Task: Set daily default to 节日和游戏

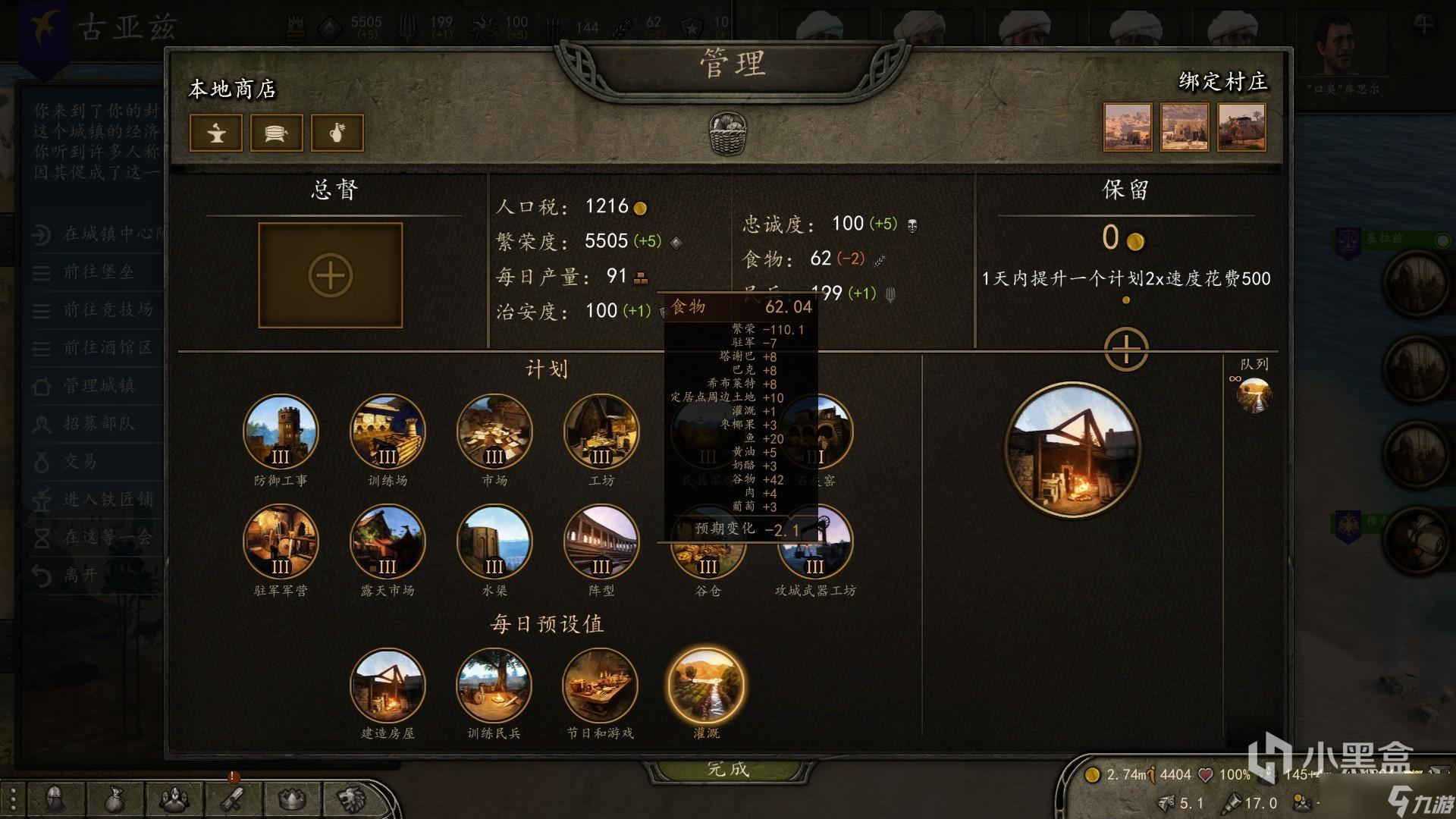Action: (x=600, y=686)
